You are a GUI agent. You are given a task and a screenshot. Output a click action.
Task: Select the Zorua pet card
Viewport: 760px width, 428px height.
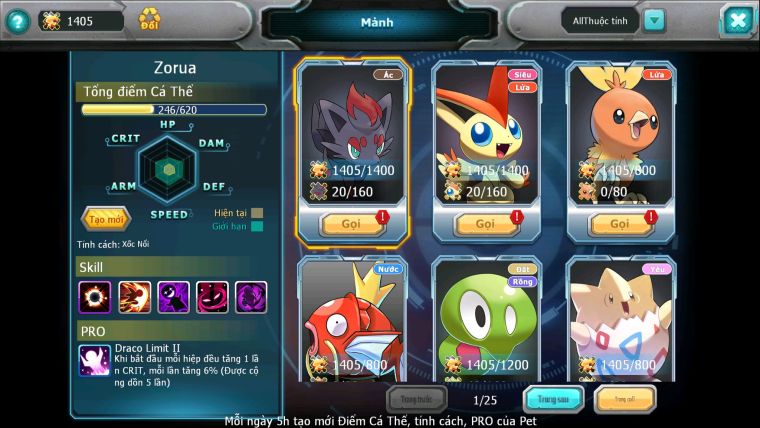(x=352, y=130)
